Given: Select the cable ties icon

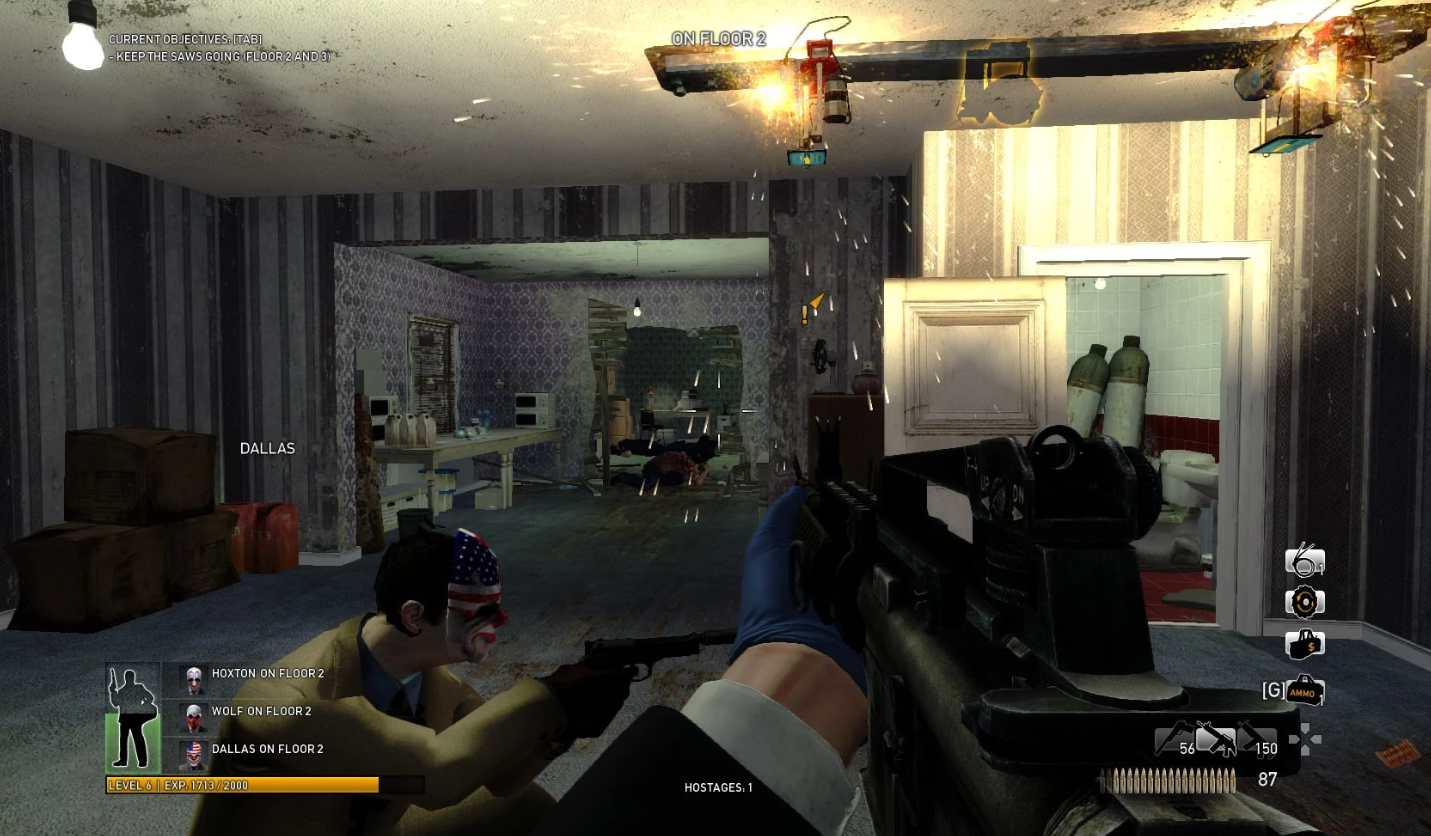Looking at the screenshot, I should 1303,560.
